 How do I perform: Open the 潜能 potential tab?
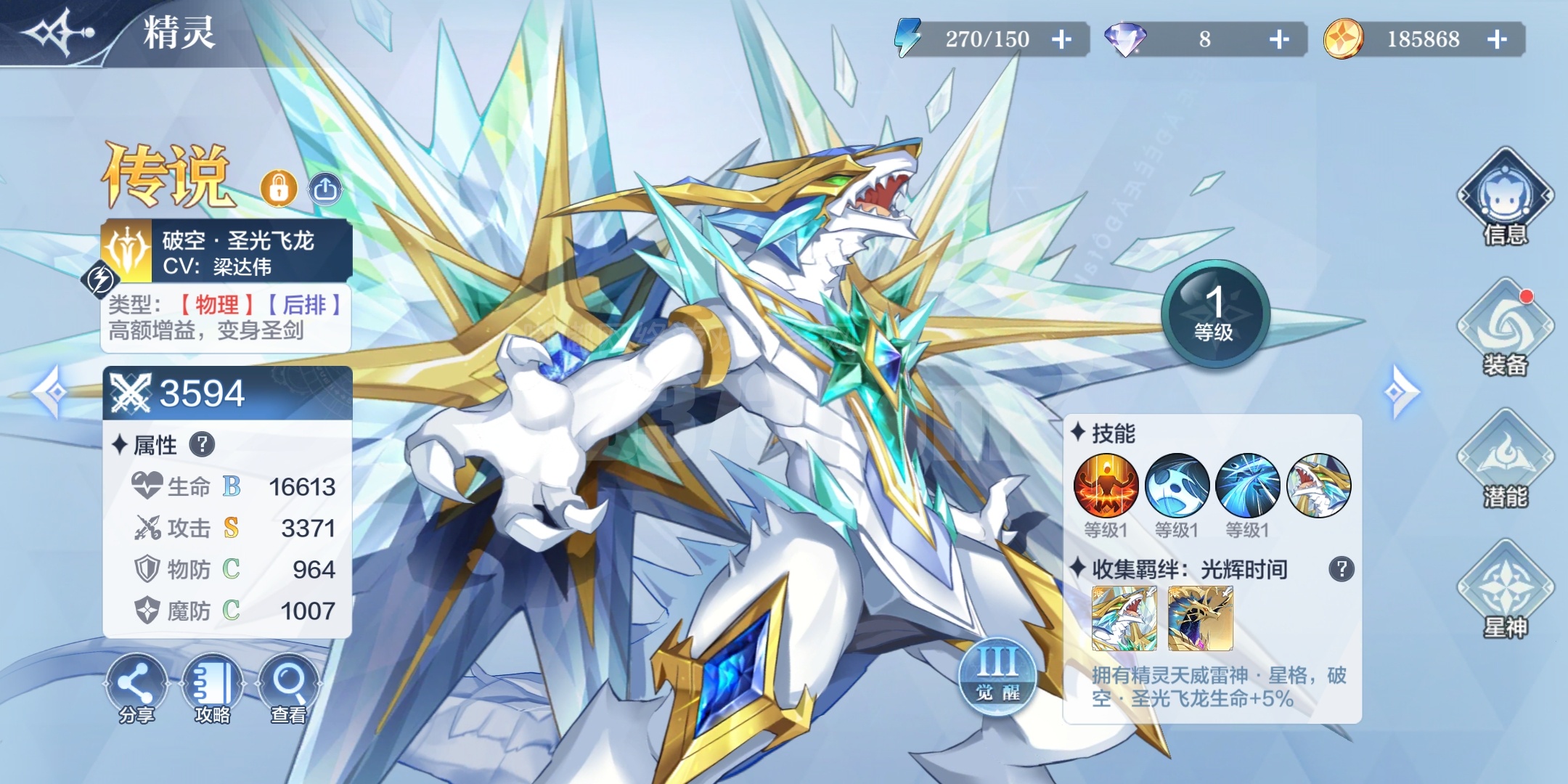point(1506,459)
